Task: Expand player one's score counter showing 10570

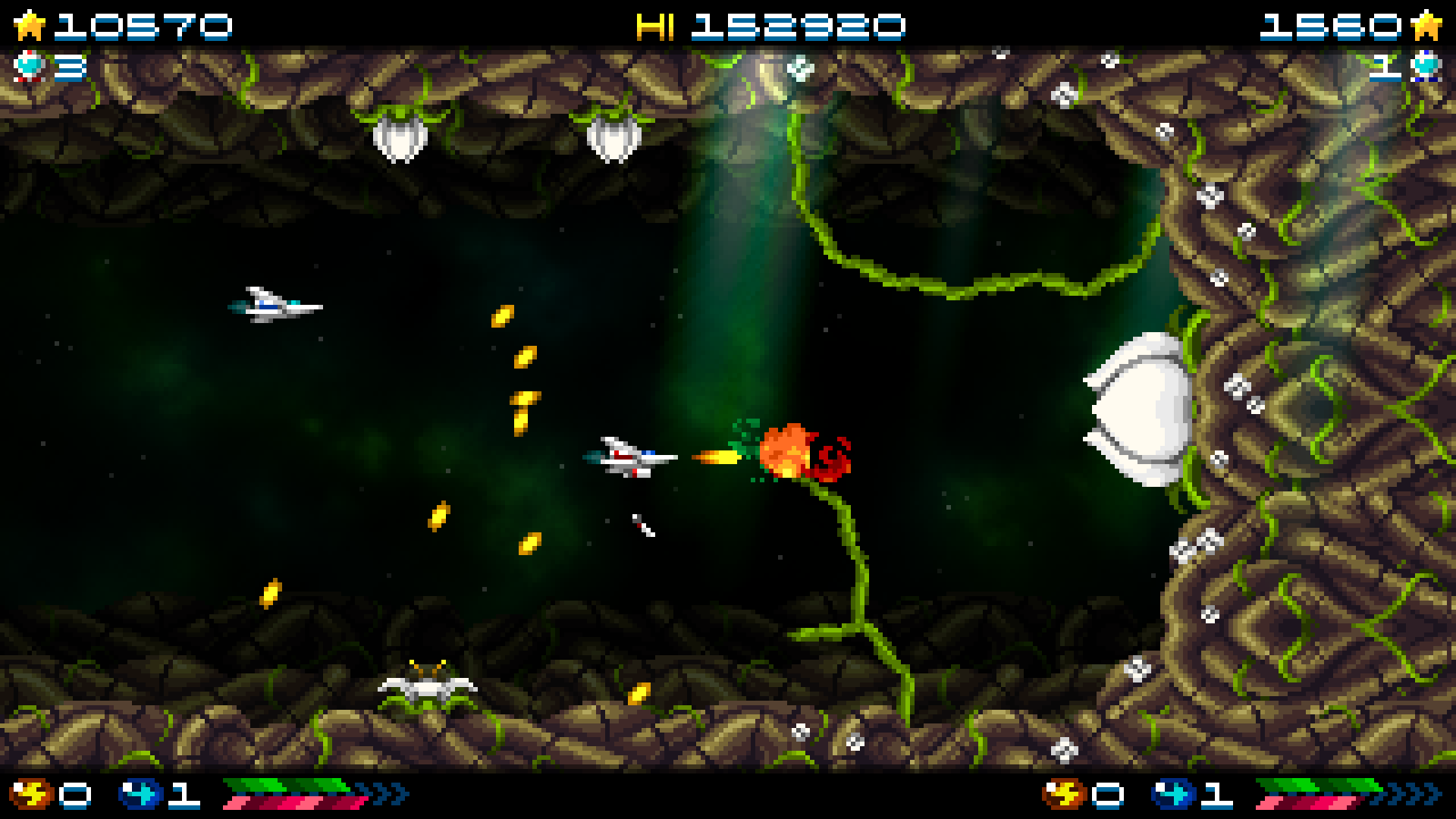Action: click(x=144, y=24)
